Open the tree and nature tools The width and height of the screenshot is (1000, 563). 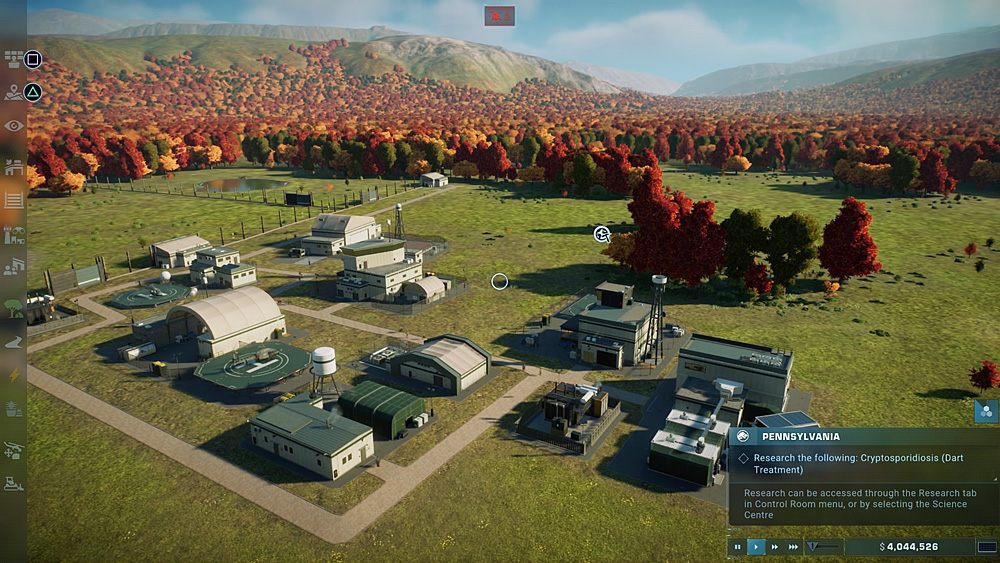pyautogui.click(x=13, y=307)
